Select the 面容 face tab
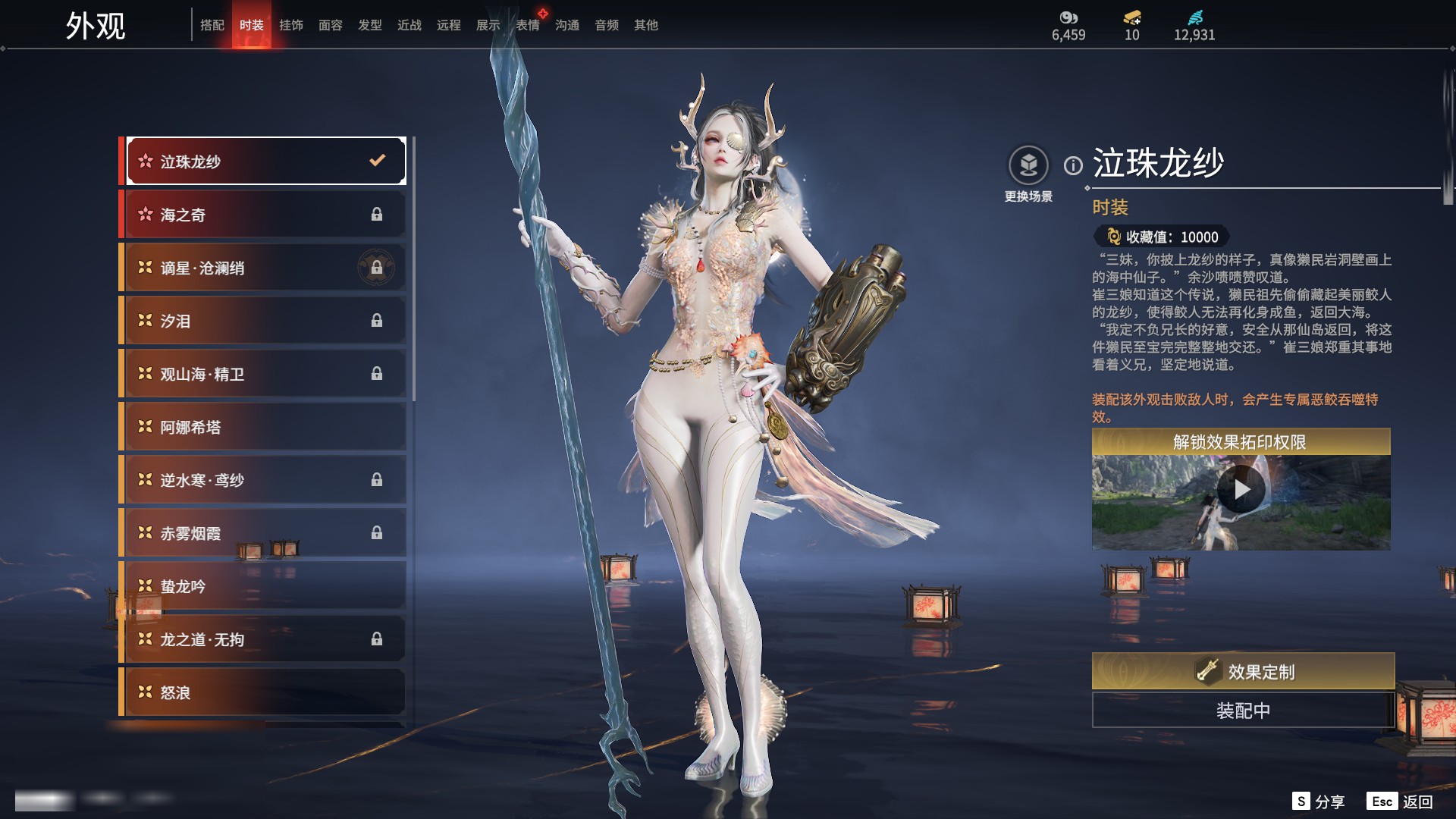Image resolution: width=1456 pixels, height=819 pixels. [x=331, y=25]
